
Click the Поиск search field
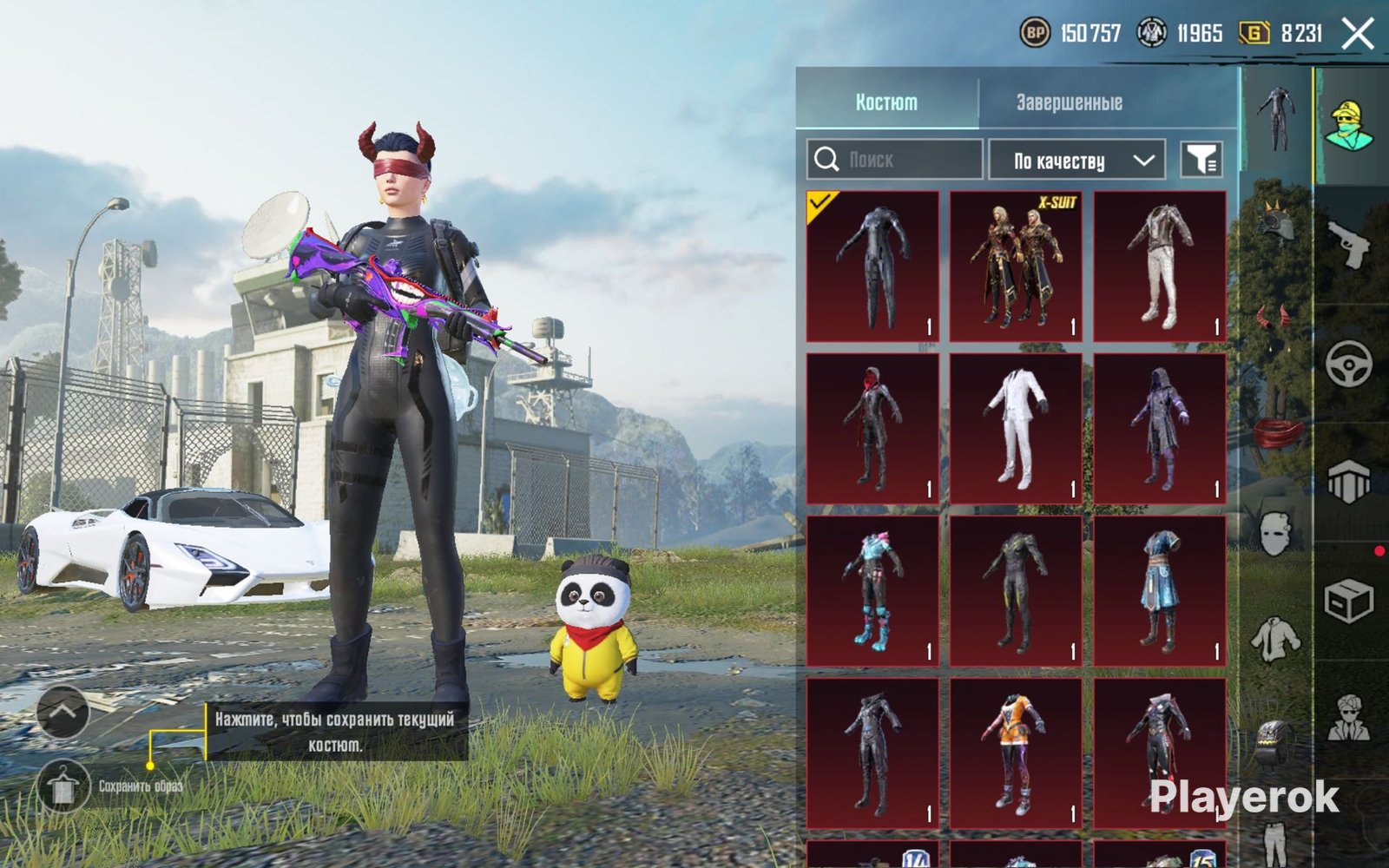[x=895, y=160]
